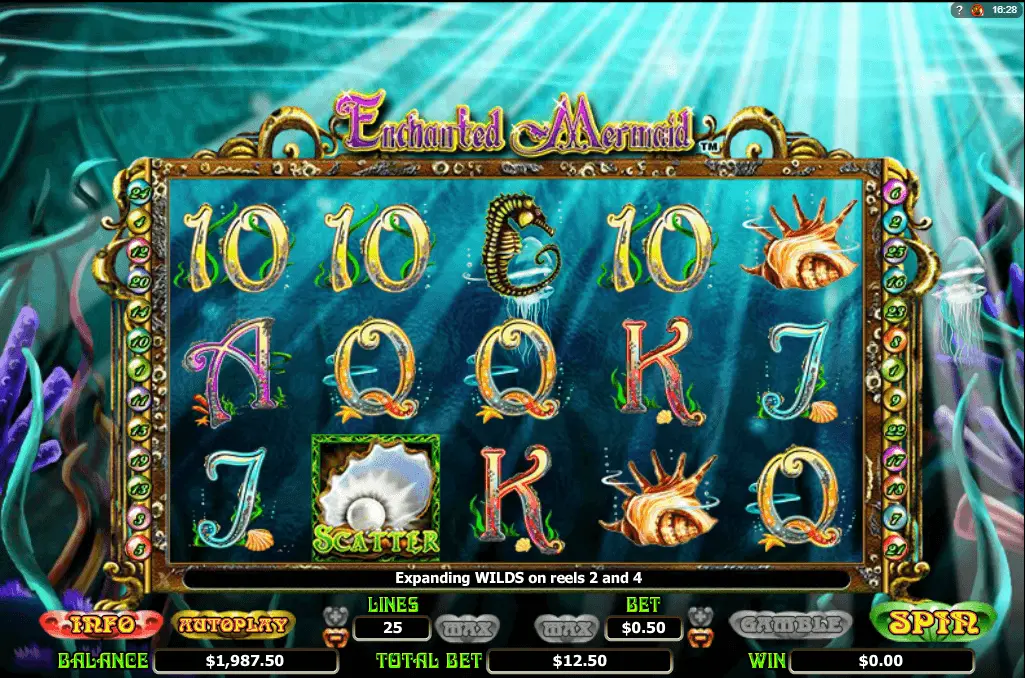Spin the reels with the SPIN button
Image resolution: width=1025 pixels, height=678 pixels.
[x=933, y=623]
